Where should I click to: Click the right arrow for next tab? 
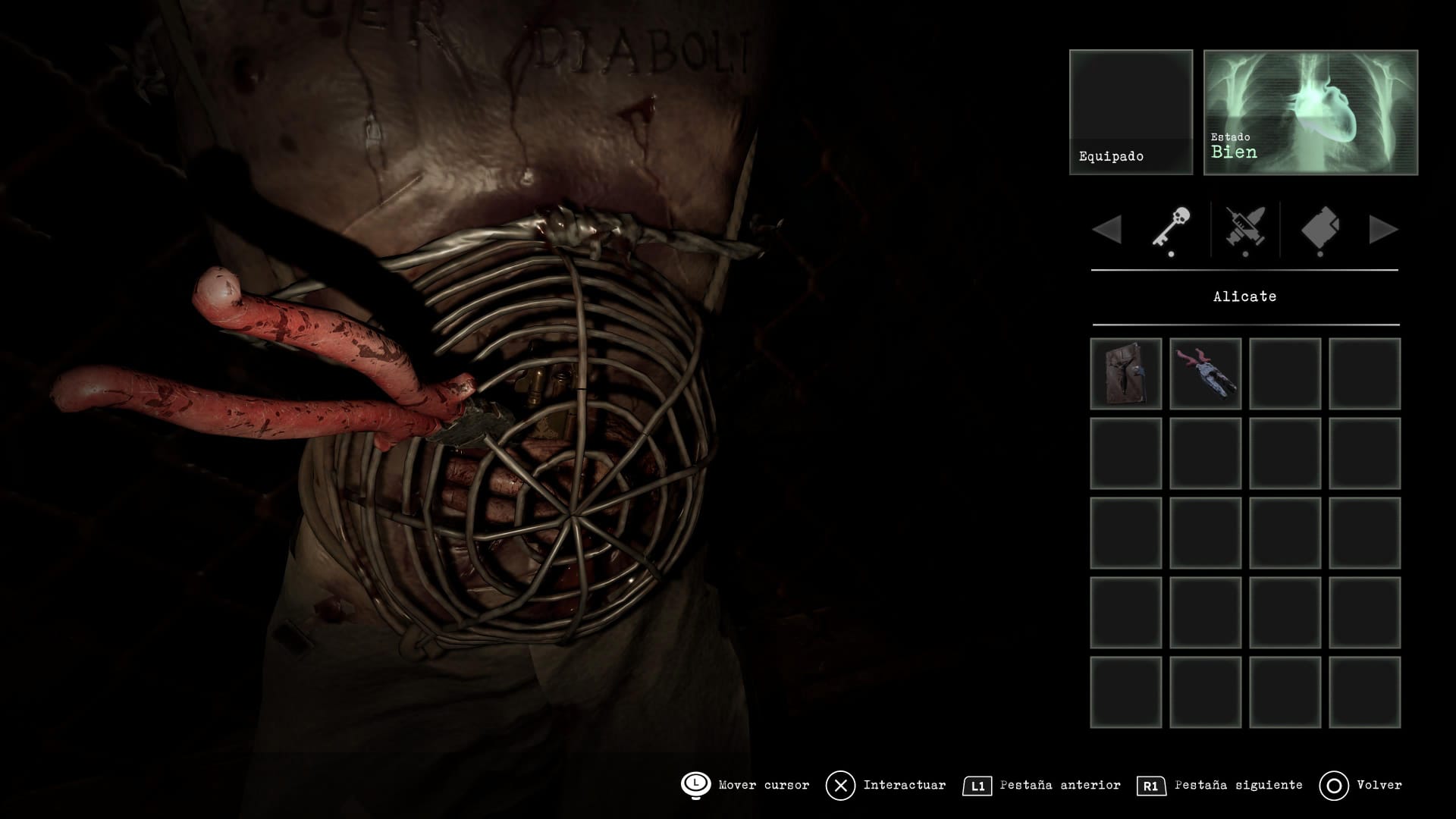coord(1383,230)
